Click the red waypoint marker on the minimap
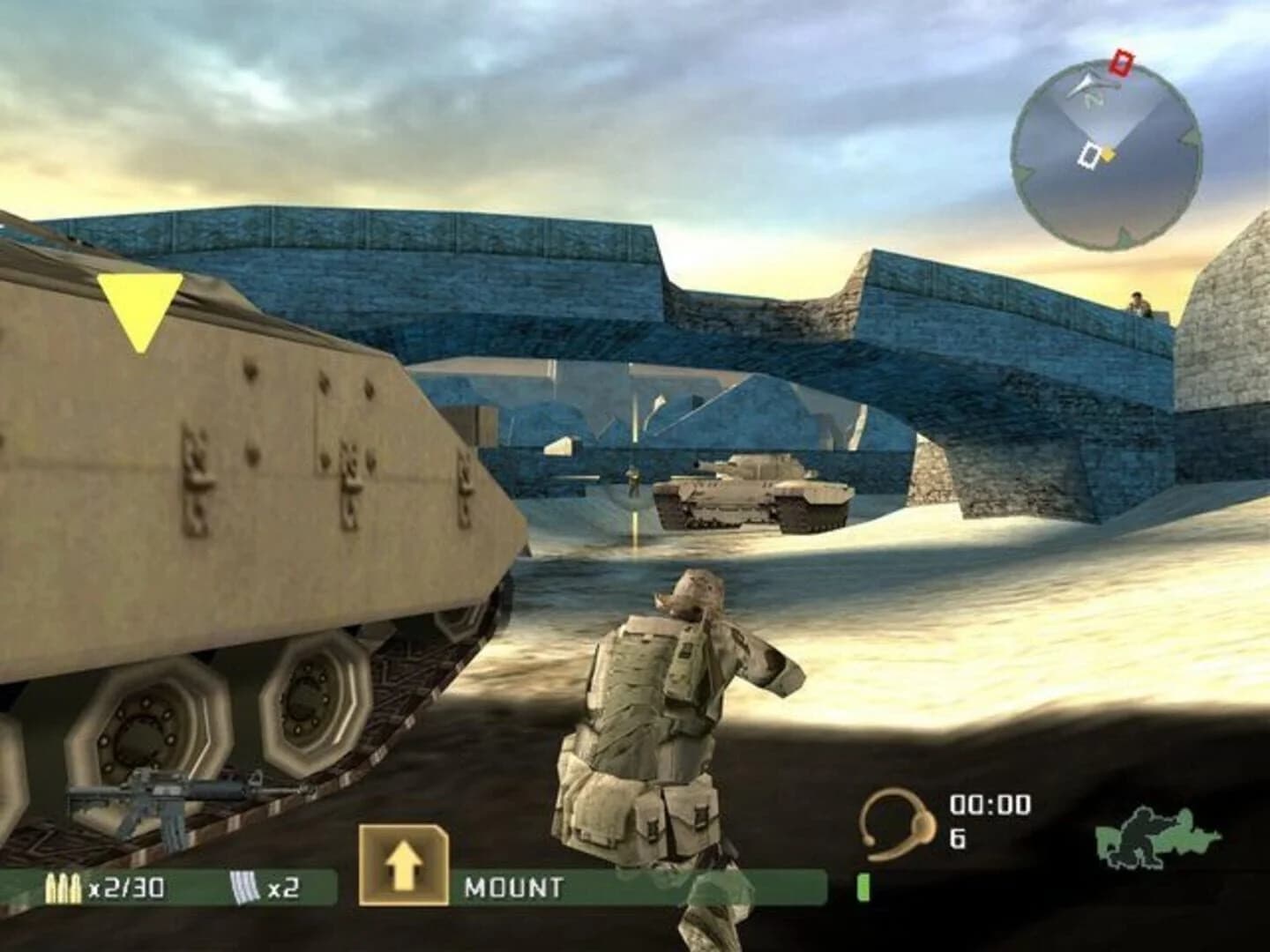Viewport: 1270px width, 952px height. coord(1122,62)
